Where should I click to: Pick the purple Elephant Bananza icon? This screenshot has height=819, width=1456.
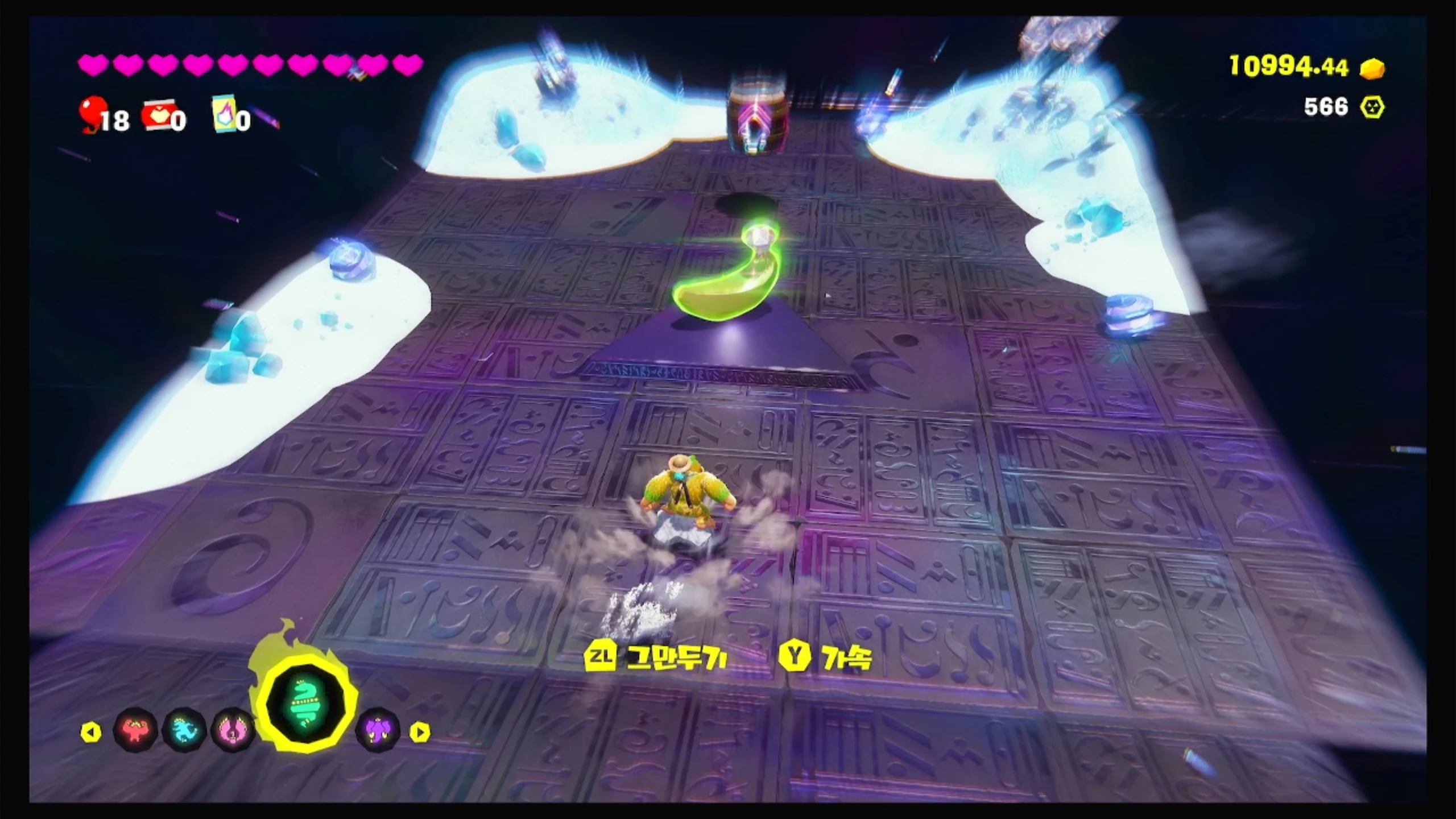pos(377,730)
